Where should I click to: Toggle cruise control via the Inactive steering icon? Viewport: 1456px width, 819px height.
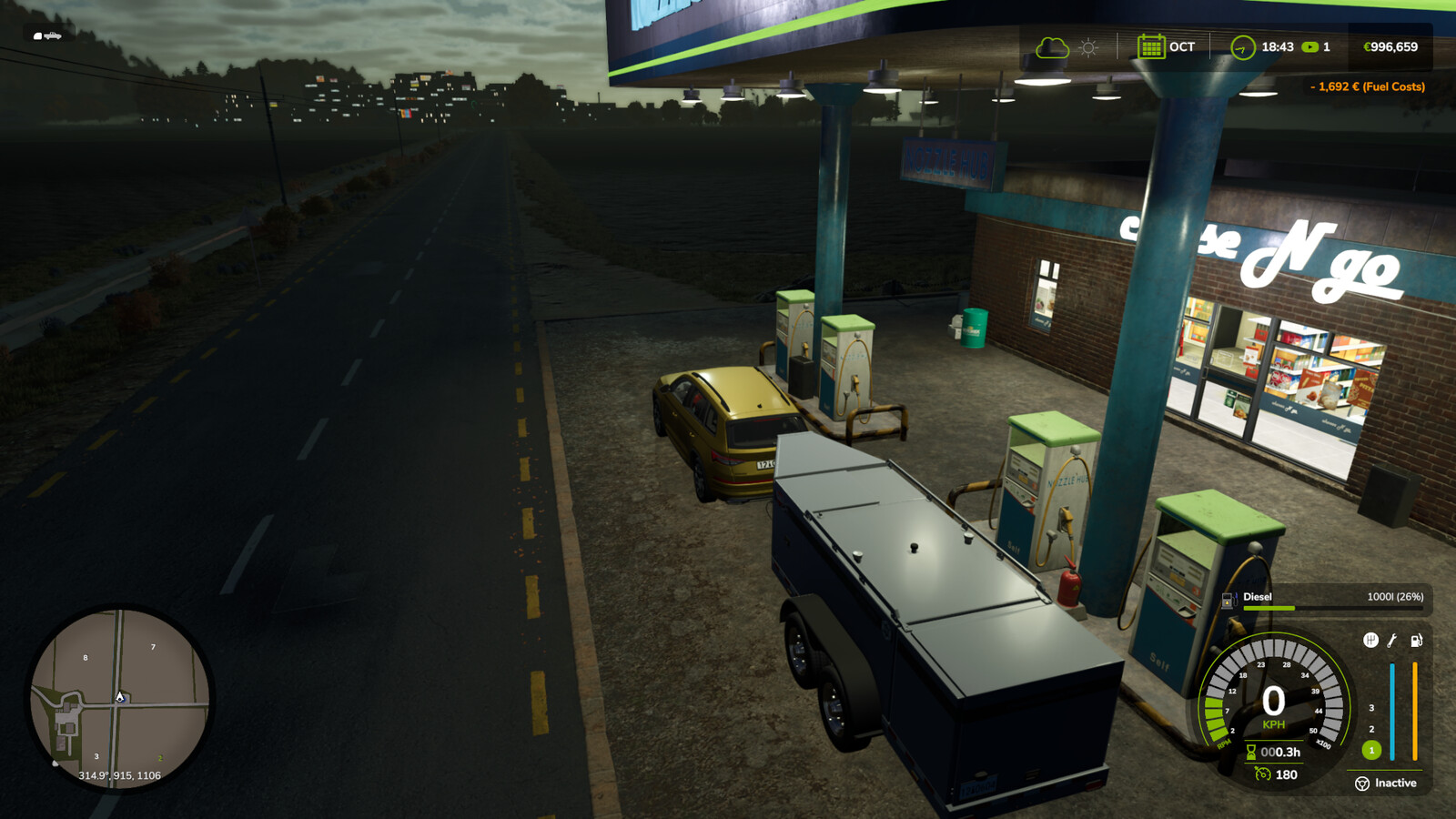point(1362,784)
